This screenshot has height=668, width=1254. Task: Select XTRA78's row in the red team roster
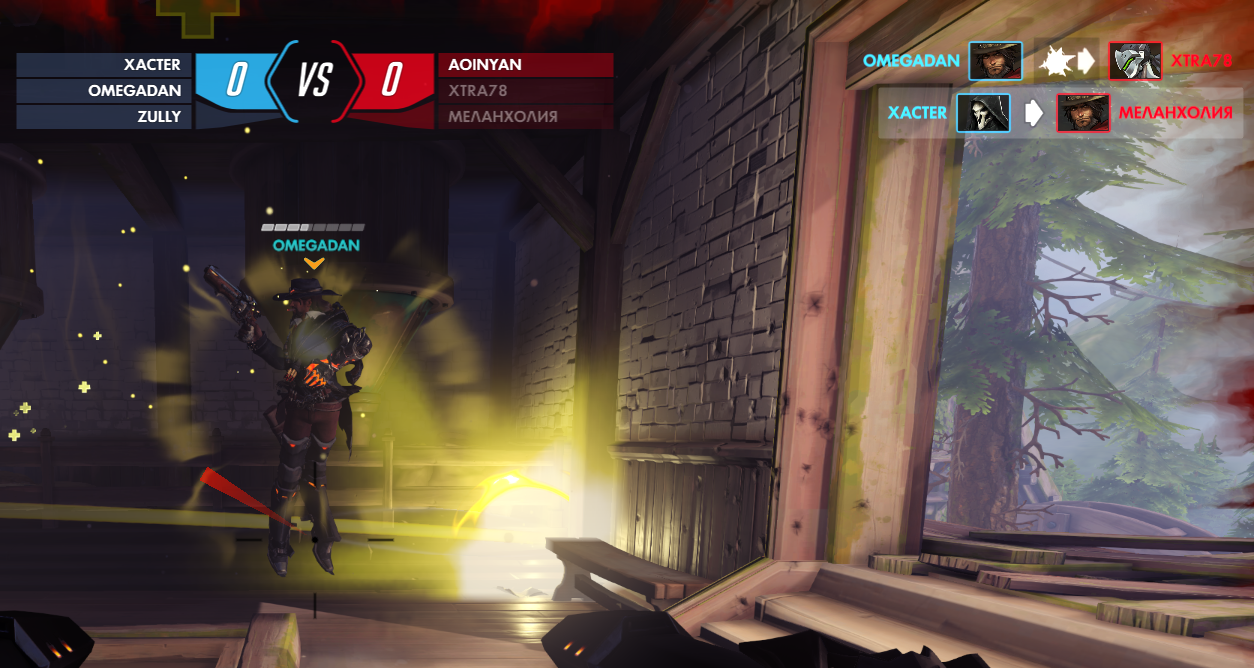525,91
